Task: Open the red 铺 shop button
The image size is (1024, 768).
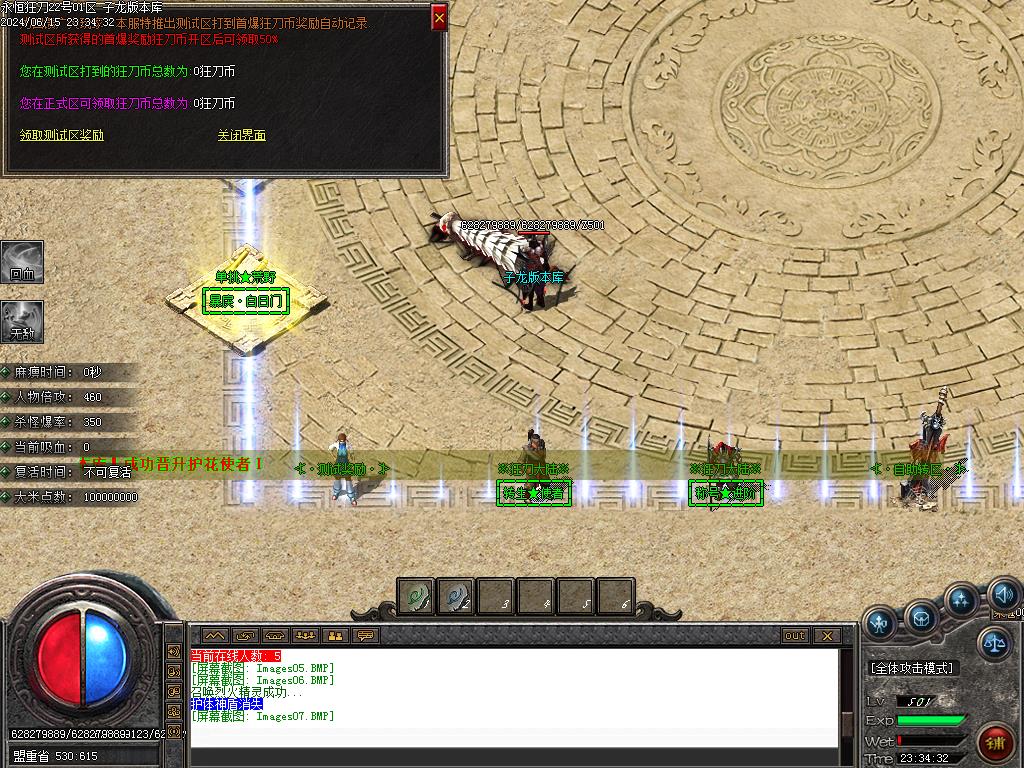Action: [994, 743]
